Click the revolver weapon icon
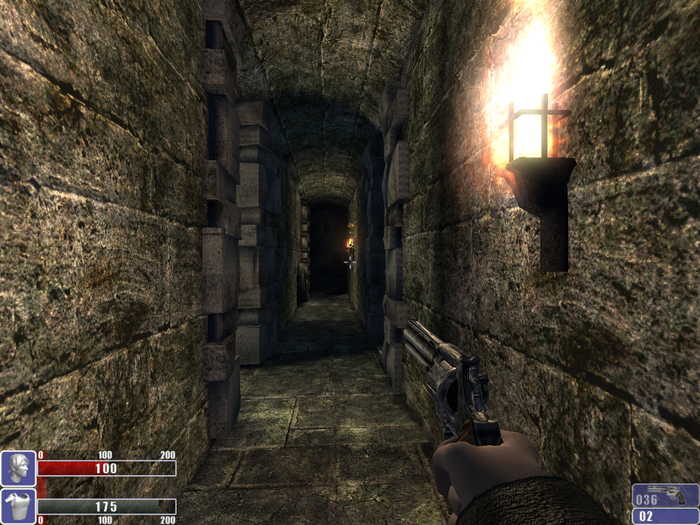 coord(673,496)
